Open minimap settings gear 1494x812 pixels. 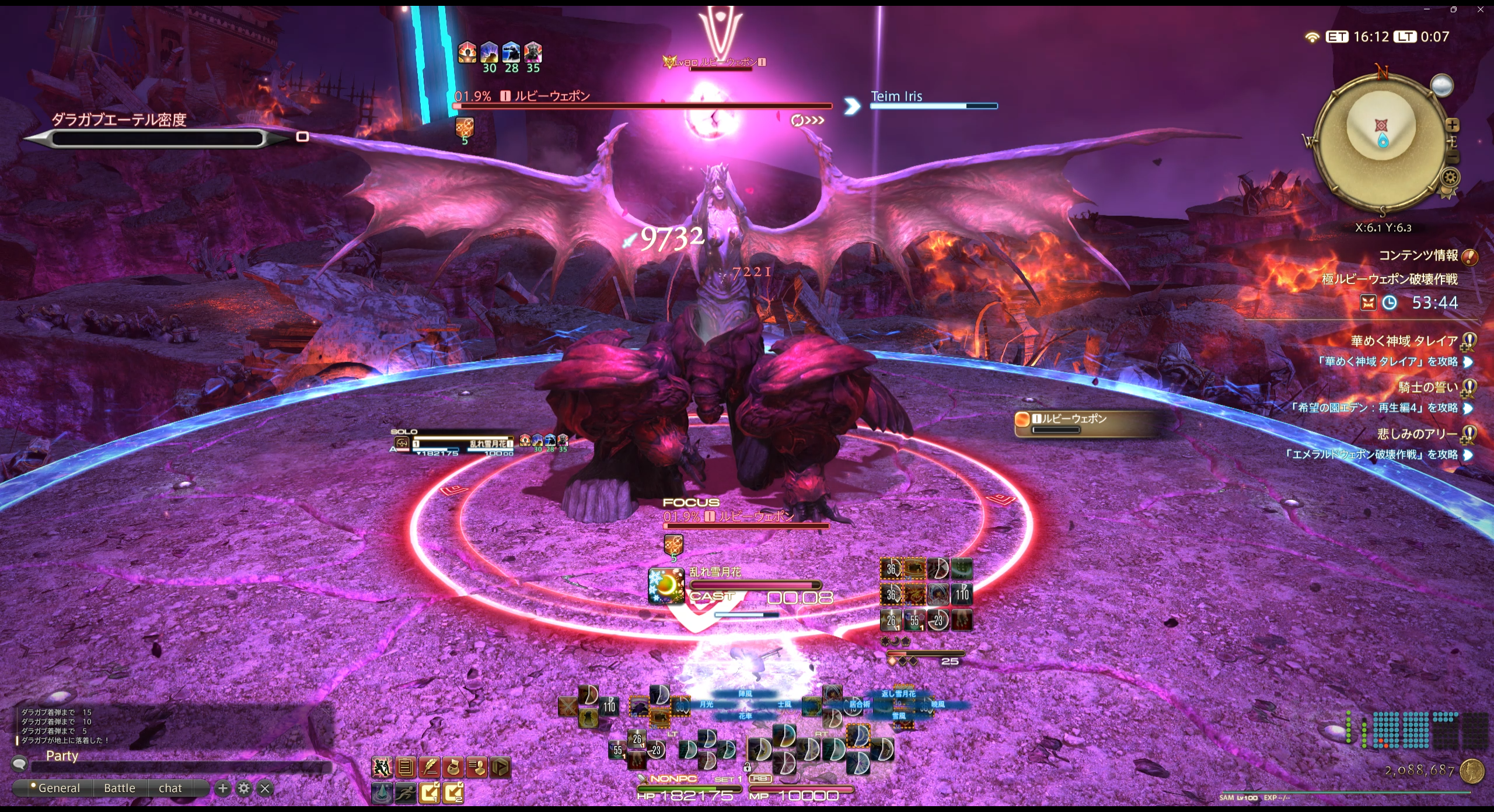1451,177
